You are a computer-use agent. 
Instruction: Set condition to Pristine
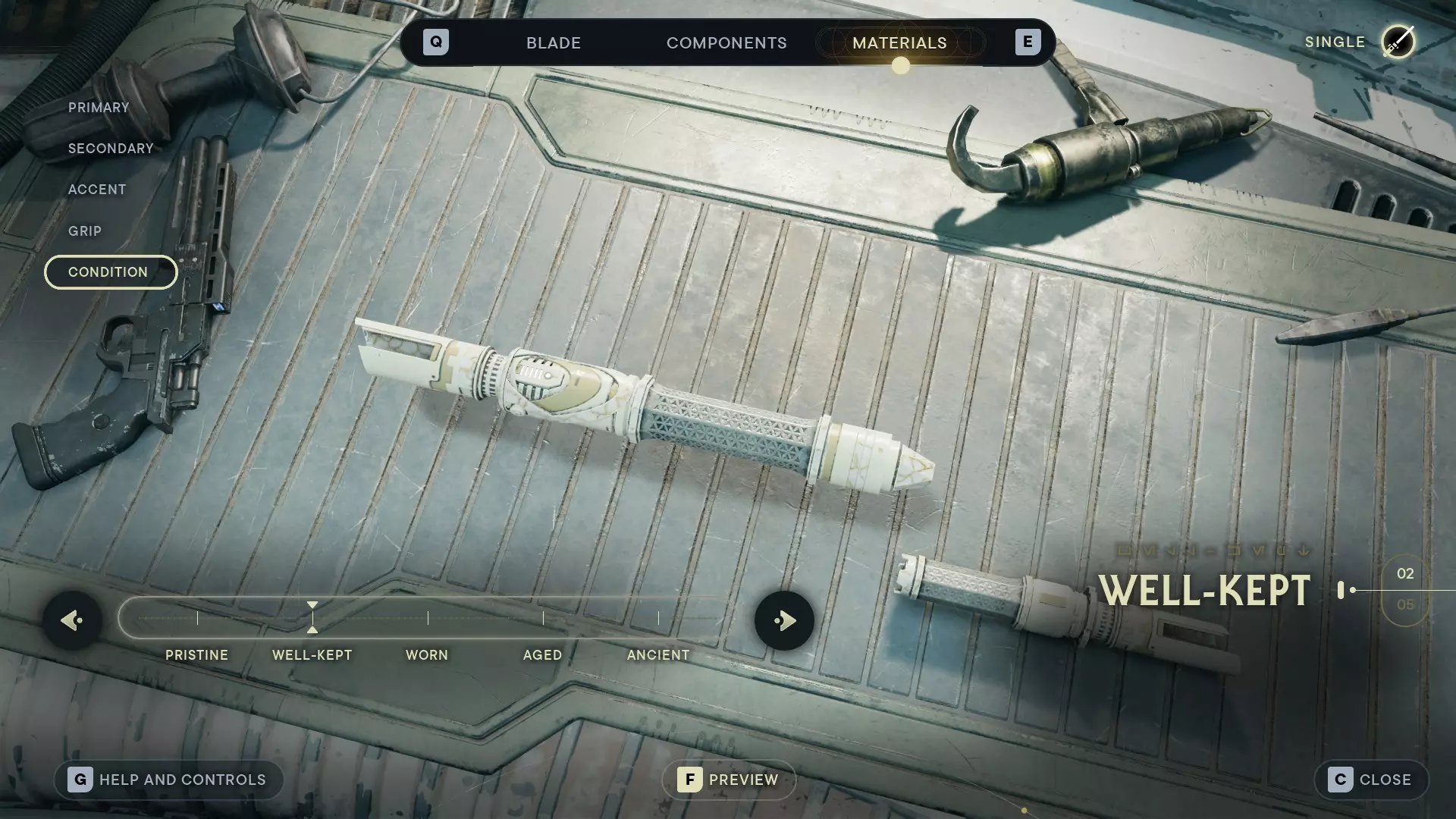point(197,619)
